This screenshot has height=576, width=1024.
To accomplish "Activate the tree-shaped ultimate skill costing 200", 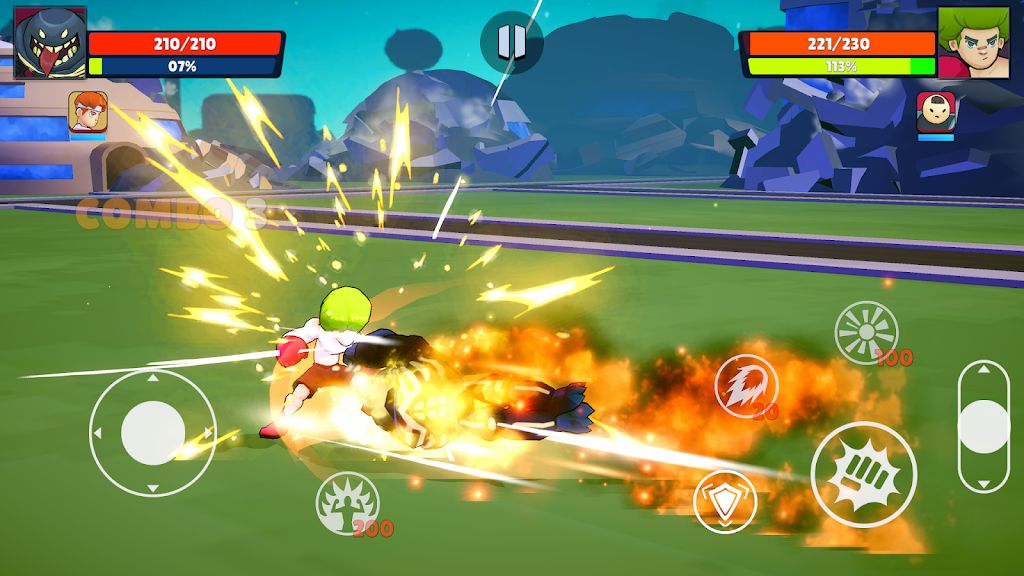I will (x=347, y=502).
